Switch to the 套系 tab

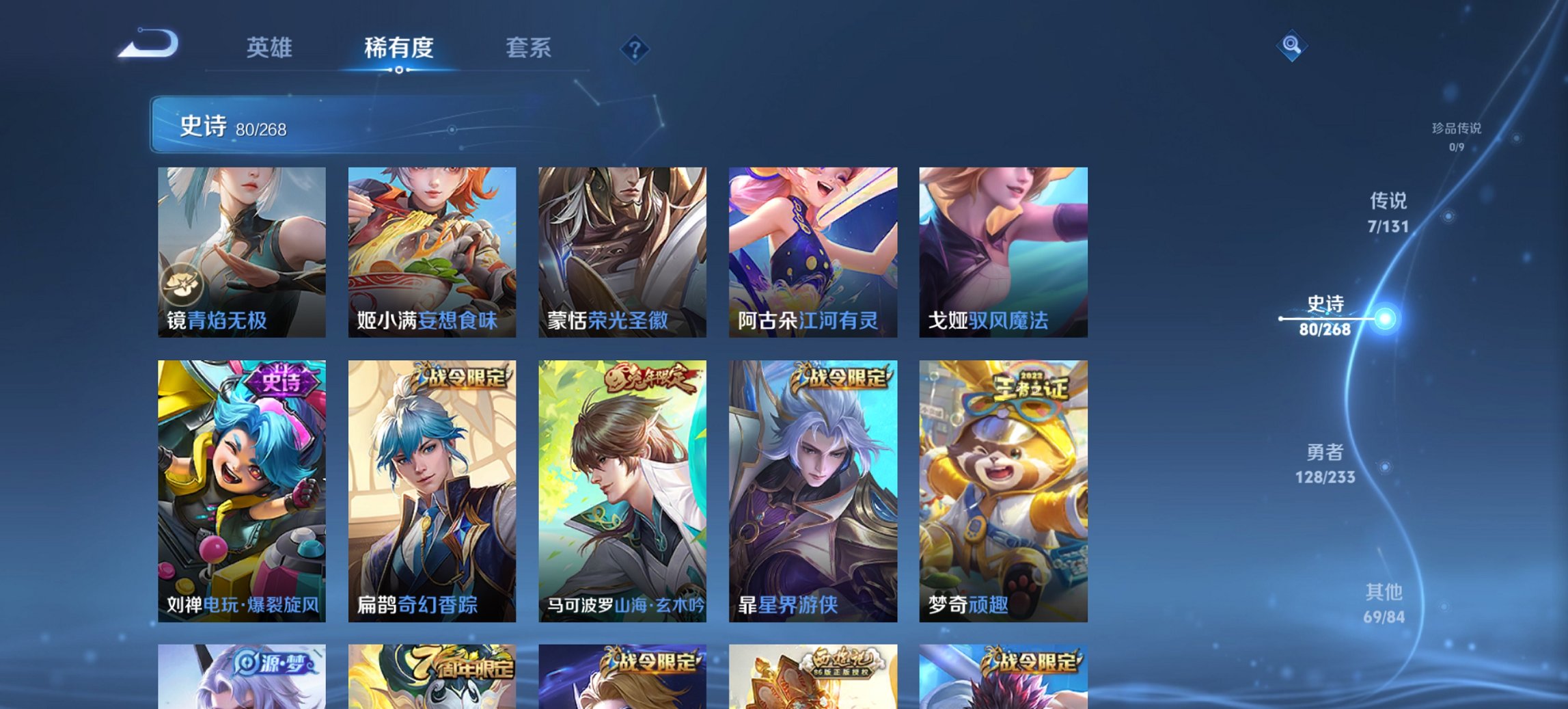click(x=529, y=48)
